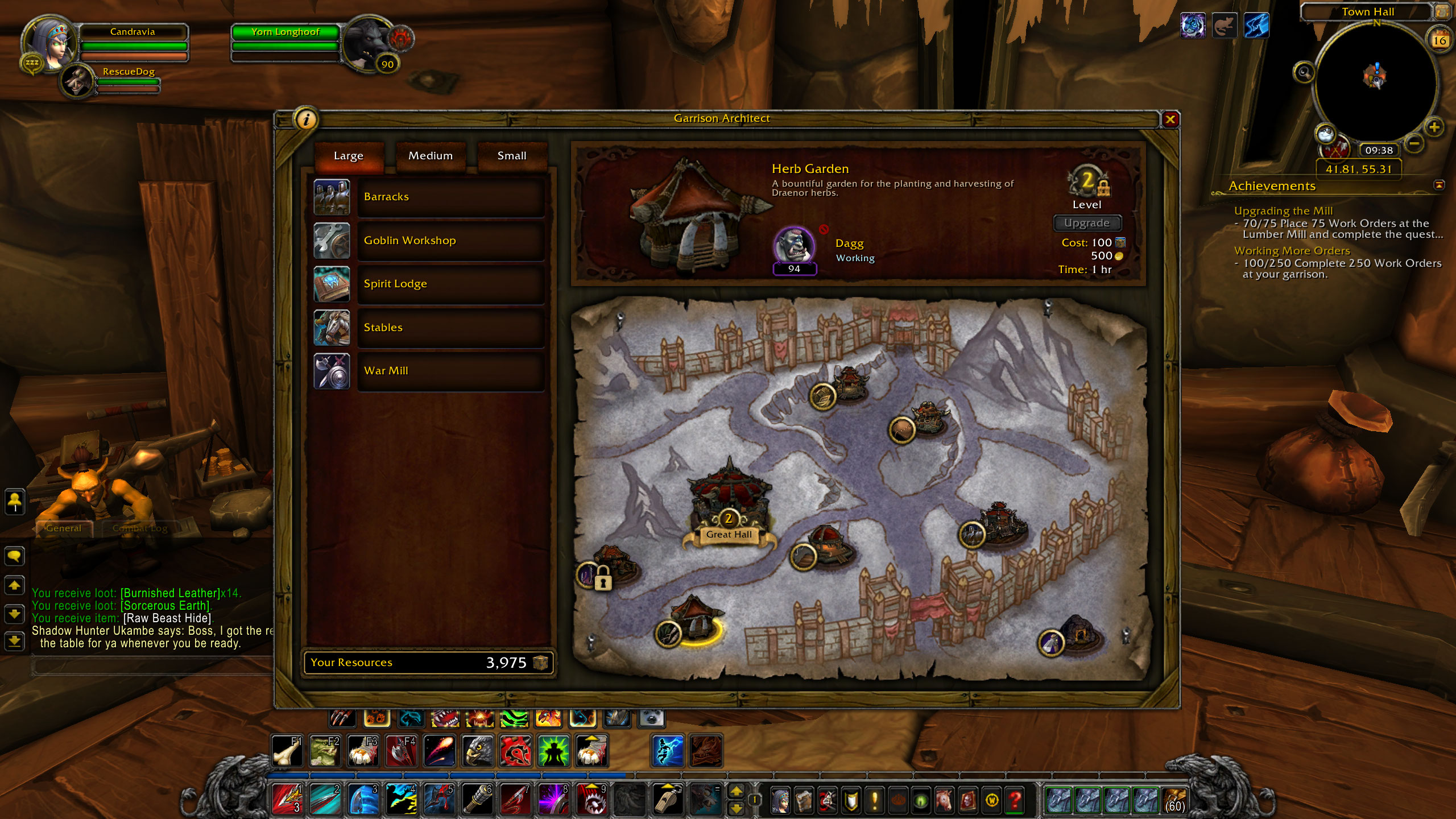
Task: Zoom in on the minimap
Action: pos(1434,127)
